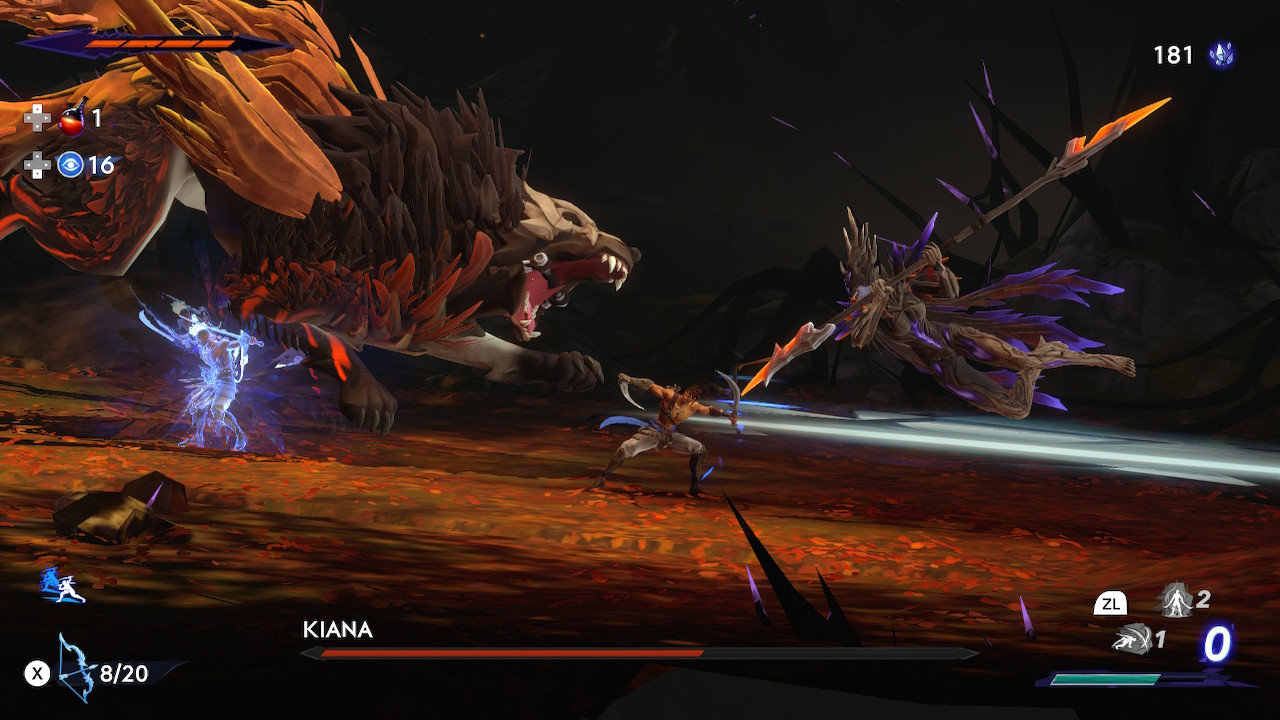Activate the standing figure Athra surge icon
Viewport: 1280px width, 720px height.
pyautogui.click(x=1174, y=601)
